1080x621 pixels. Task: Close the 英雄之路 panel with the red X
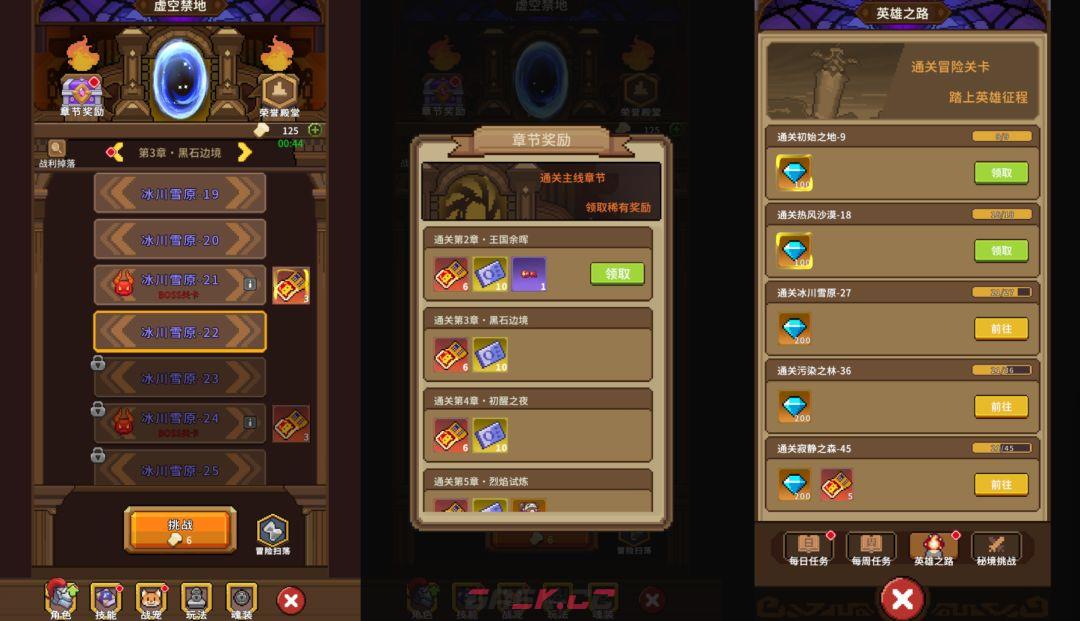click(x=902, y=599)
